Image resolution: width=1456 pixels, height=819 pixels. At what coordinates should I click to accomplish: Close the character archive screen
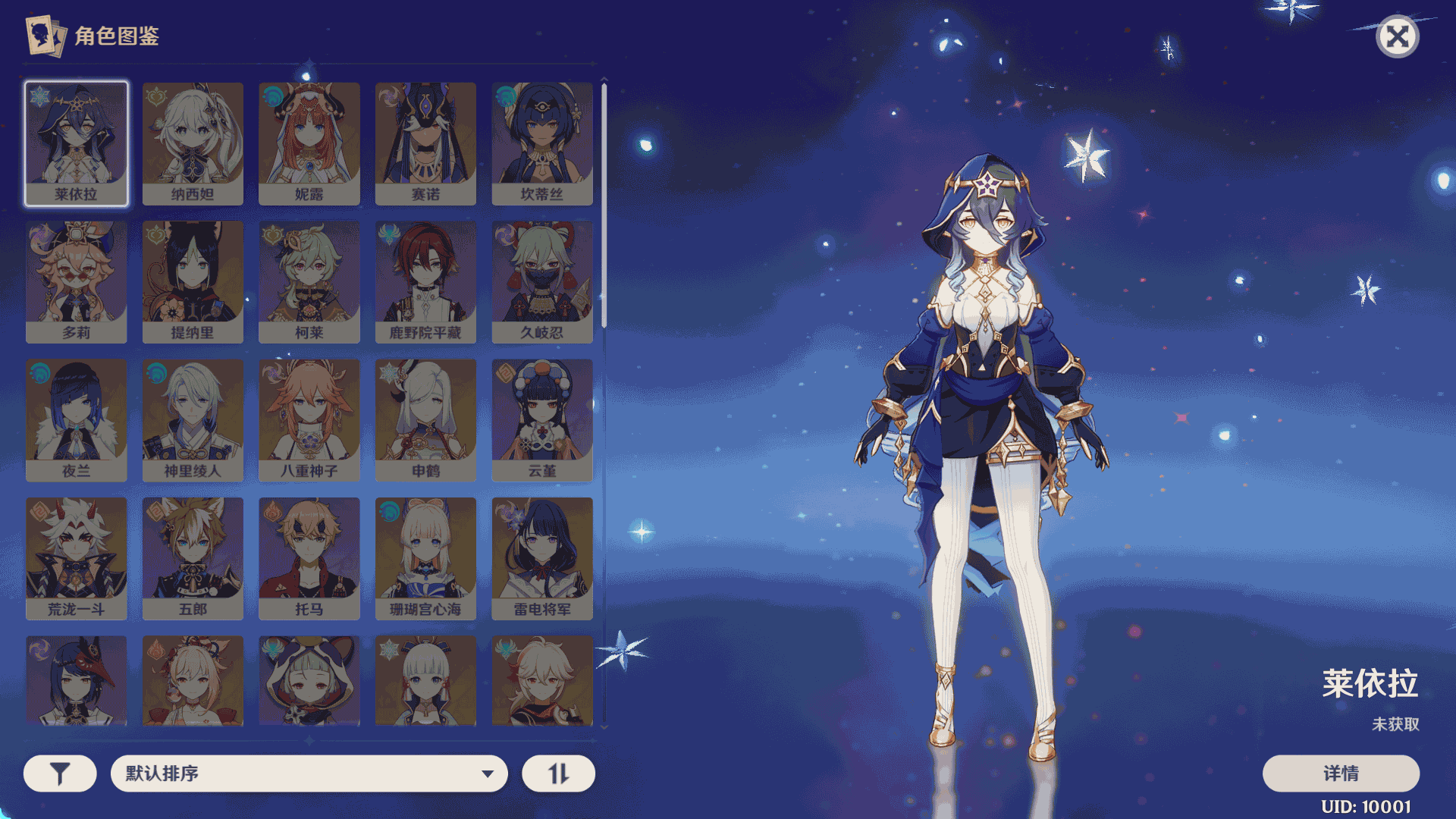click(1397, 36)
